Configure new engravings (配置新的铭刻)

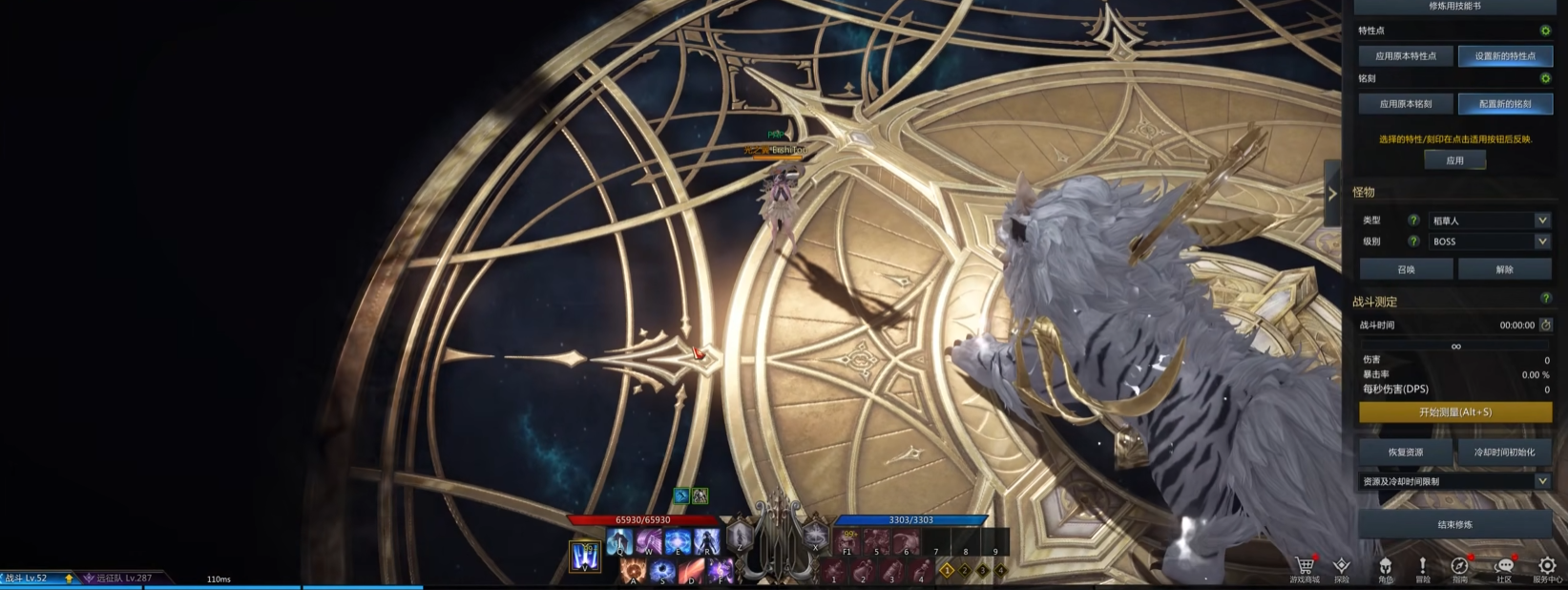[1504, 104]
